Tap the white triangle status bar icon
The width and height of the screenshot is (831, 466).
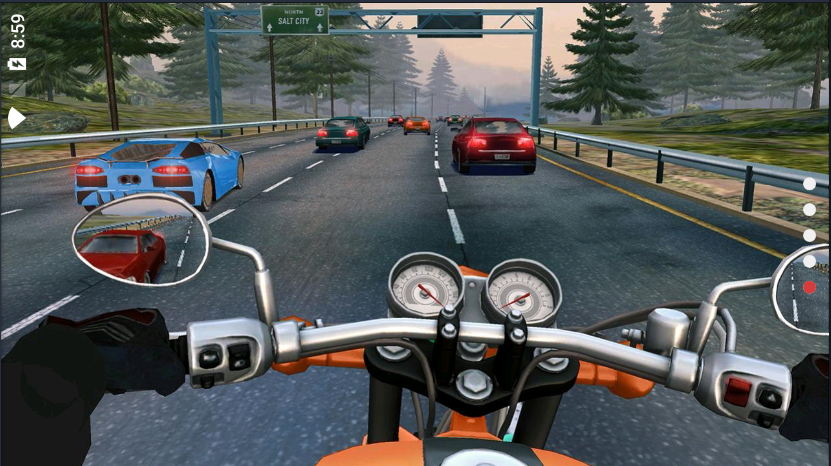click(x=17, y=118)
